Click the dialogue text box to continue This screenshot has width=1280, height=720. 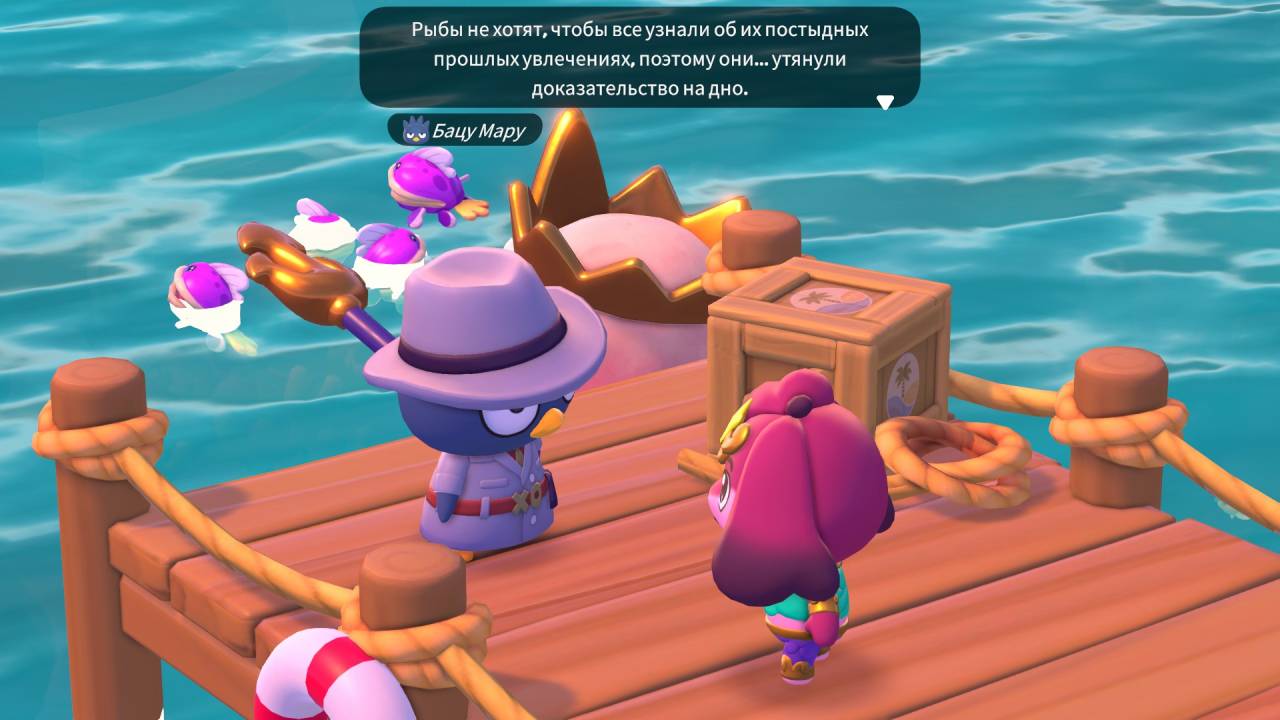click(639, 58)
